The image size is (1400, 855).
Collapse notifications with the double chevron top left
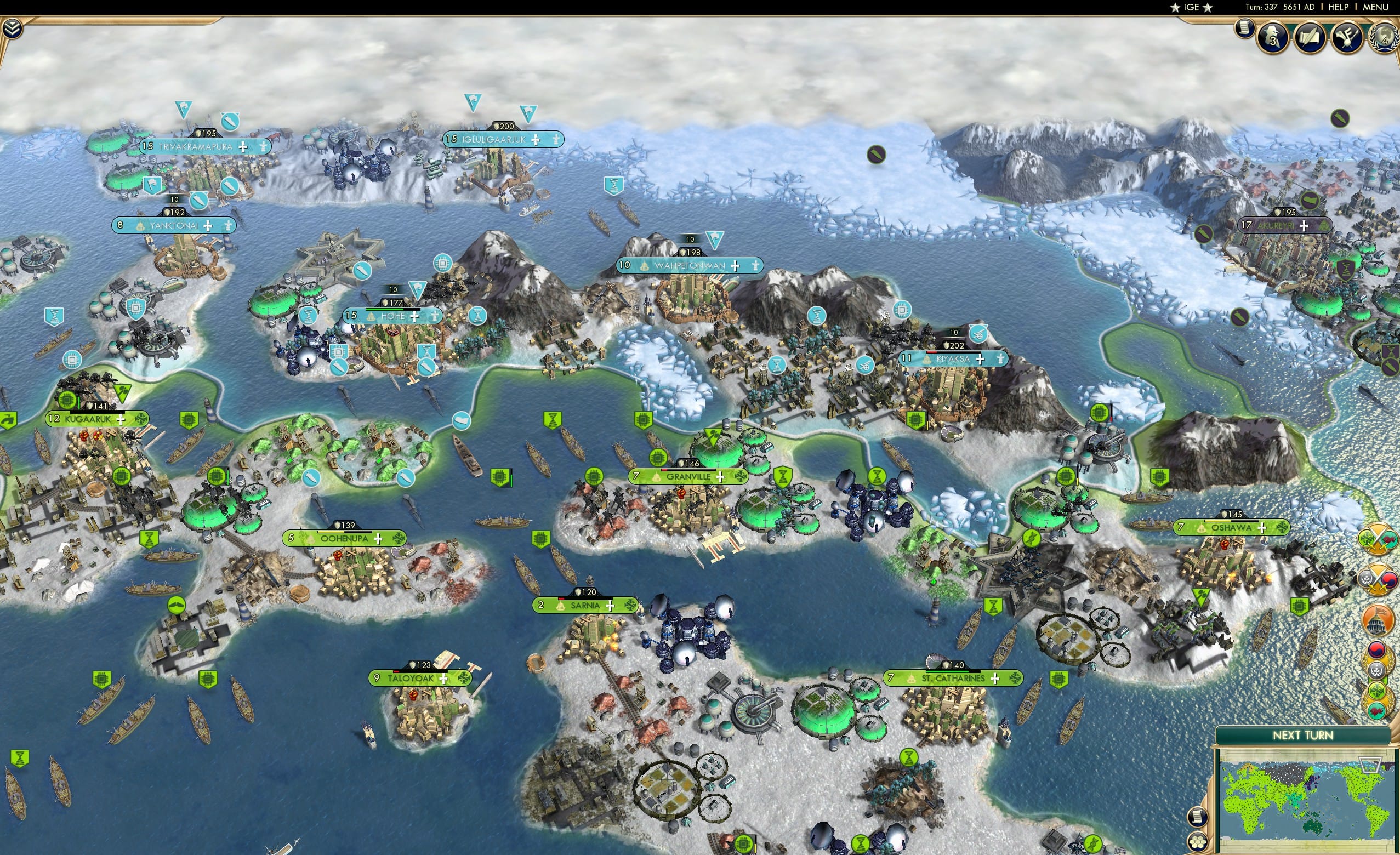coord(13,29)
